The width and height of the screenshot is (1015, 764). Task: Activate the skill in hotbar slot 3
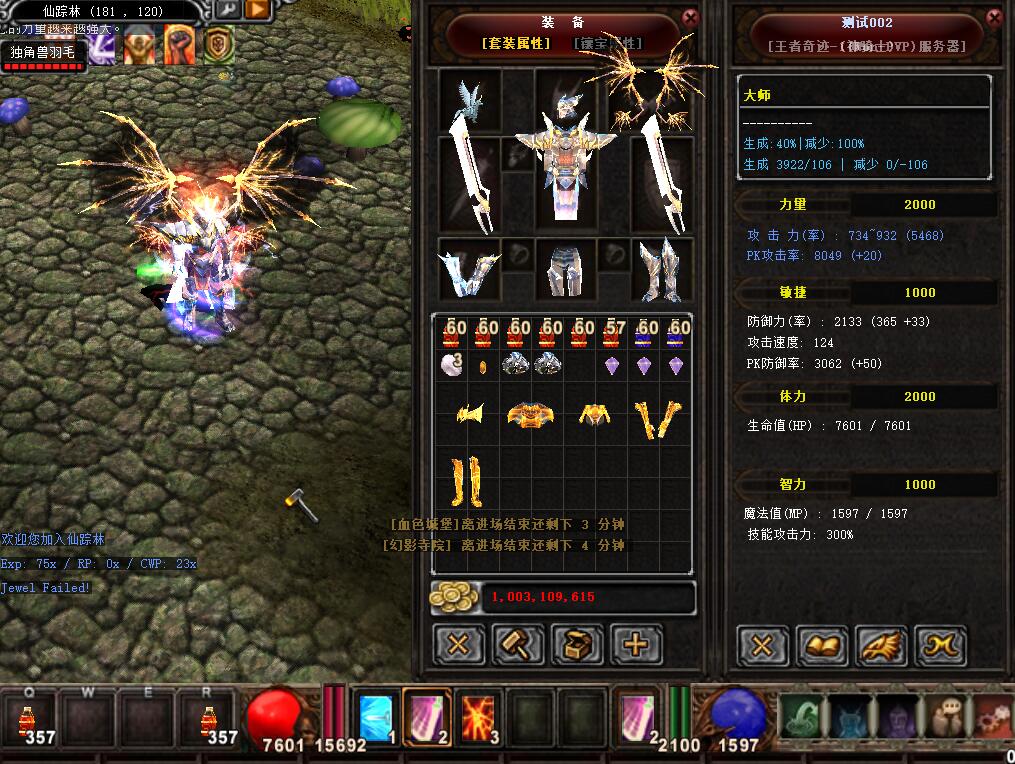[x=478, y=717]
